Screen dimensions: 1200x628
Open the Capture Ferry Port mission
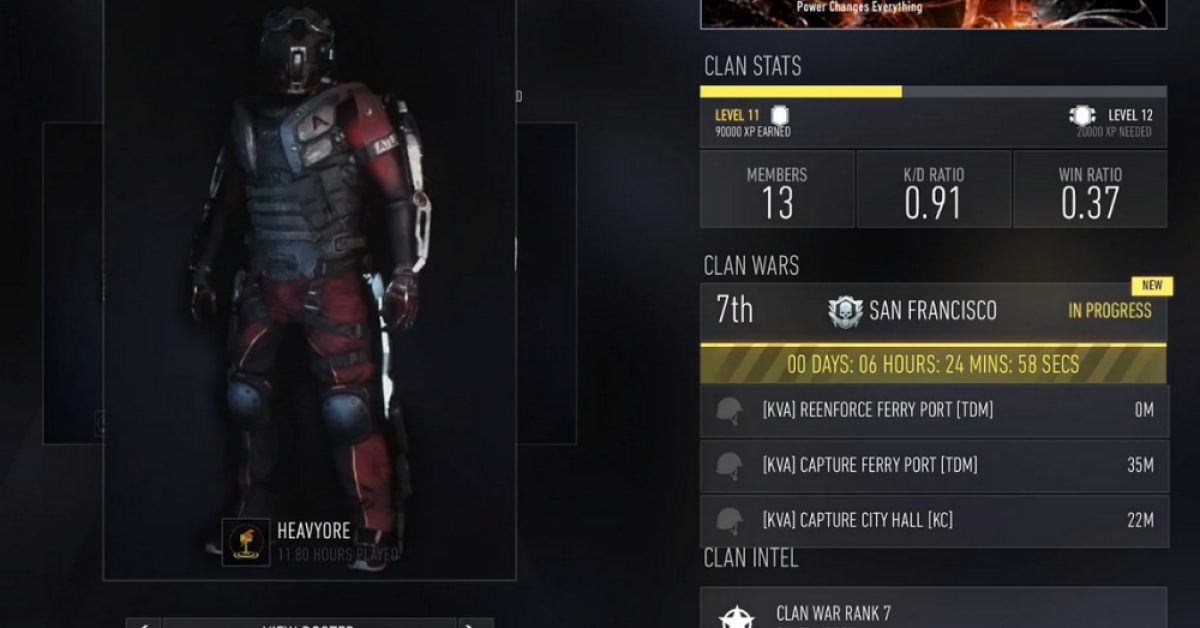point(933,465)
